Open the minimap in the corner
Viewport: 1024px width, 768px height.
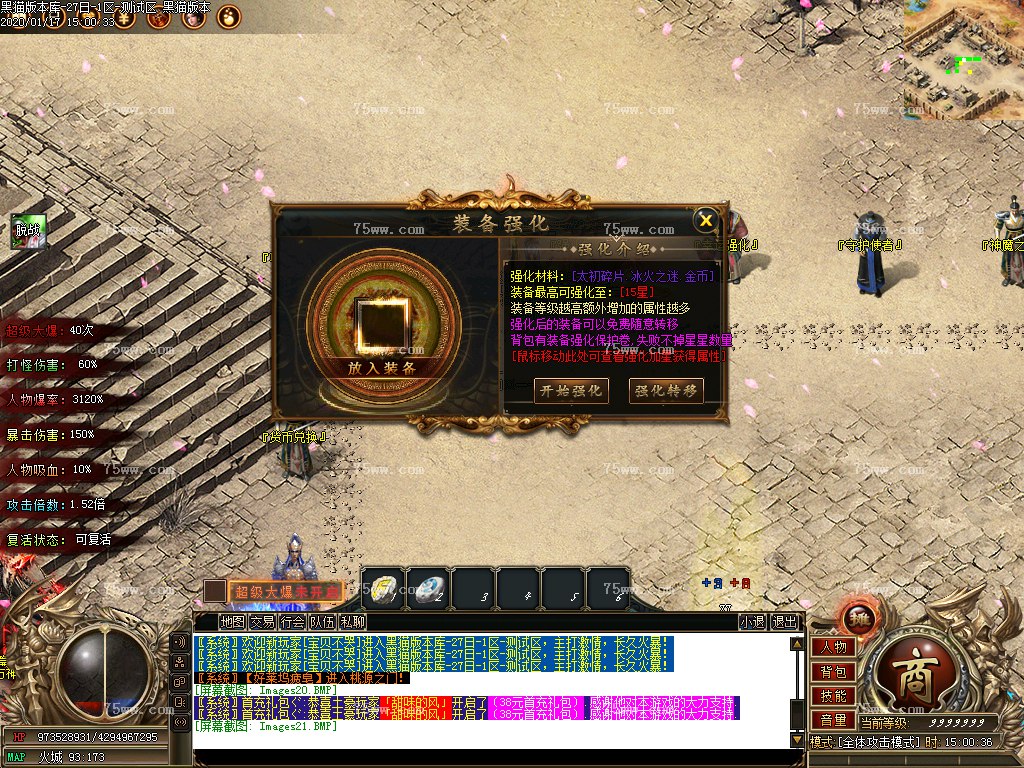tap(963, 59)
